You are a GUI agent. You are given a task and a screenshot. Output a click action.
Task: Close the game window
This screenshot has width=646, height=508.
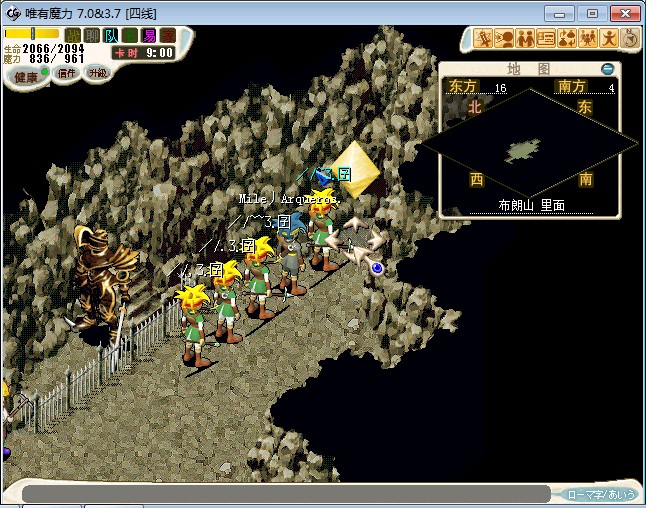[x=623, y=13]
